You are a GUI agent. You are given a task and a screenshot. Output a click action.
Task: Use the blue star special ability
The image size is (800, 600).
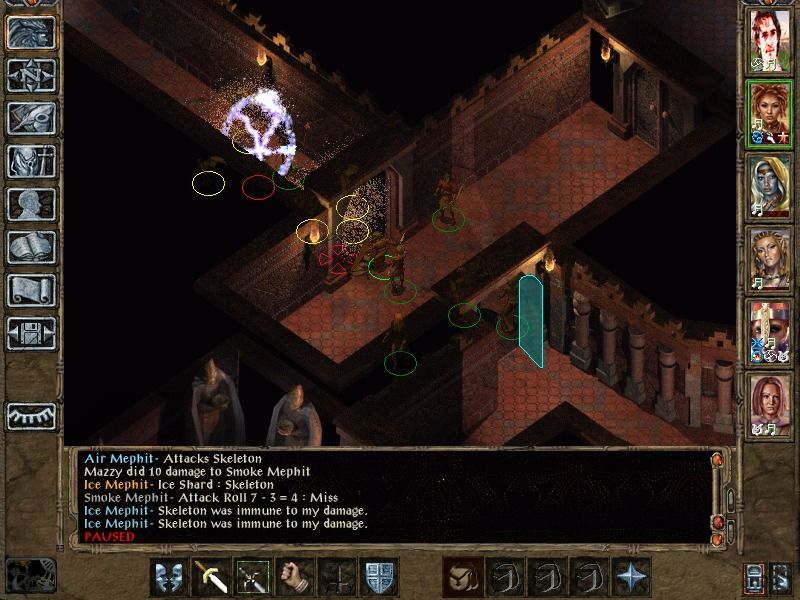(x=631, y=577)
